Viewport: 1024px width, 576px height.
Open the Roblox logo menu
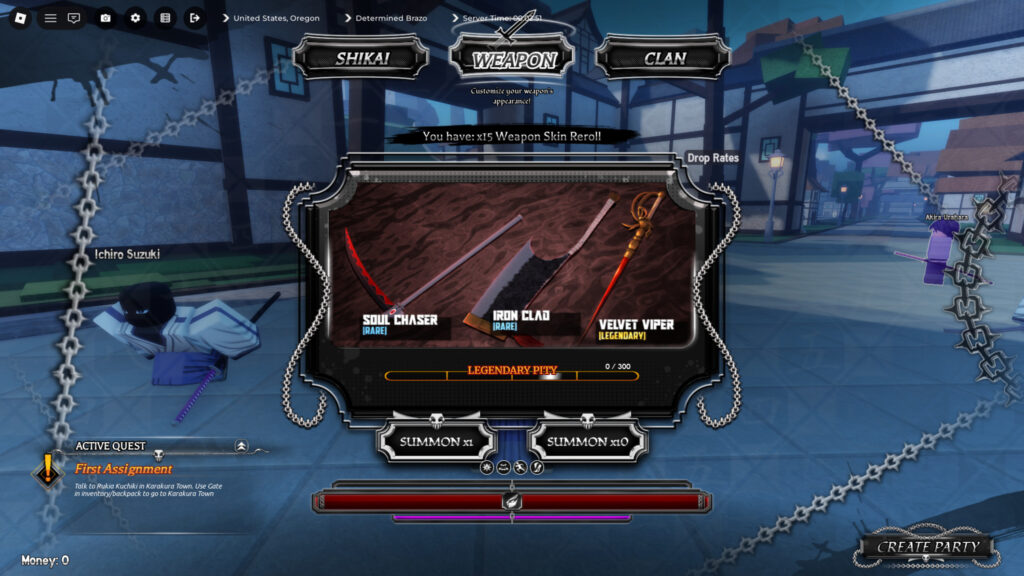pyautogui.click(x=21, y=18)
